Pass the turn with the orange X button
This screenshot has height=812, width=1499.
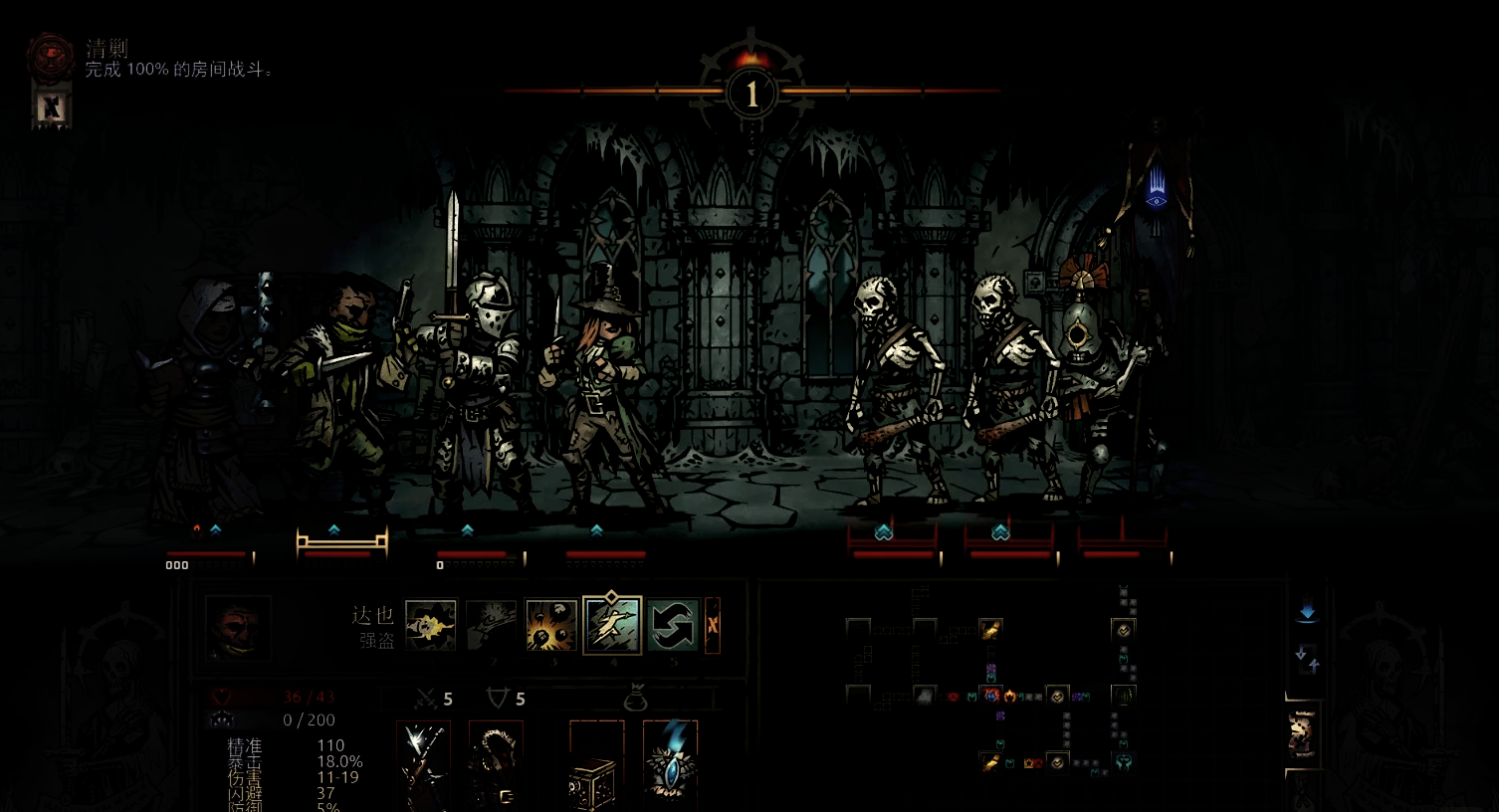pos(712,625)
